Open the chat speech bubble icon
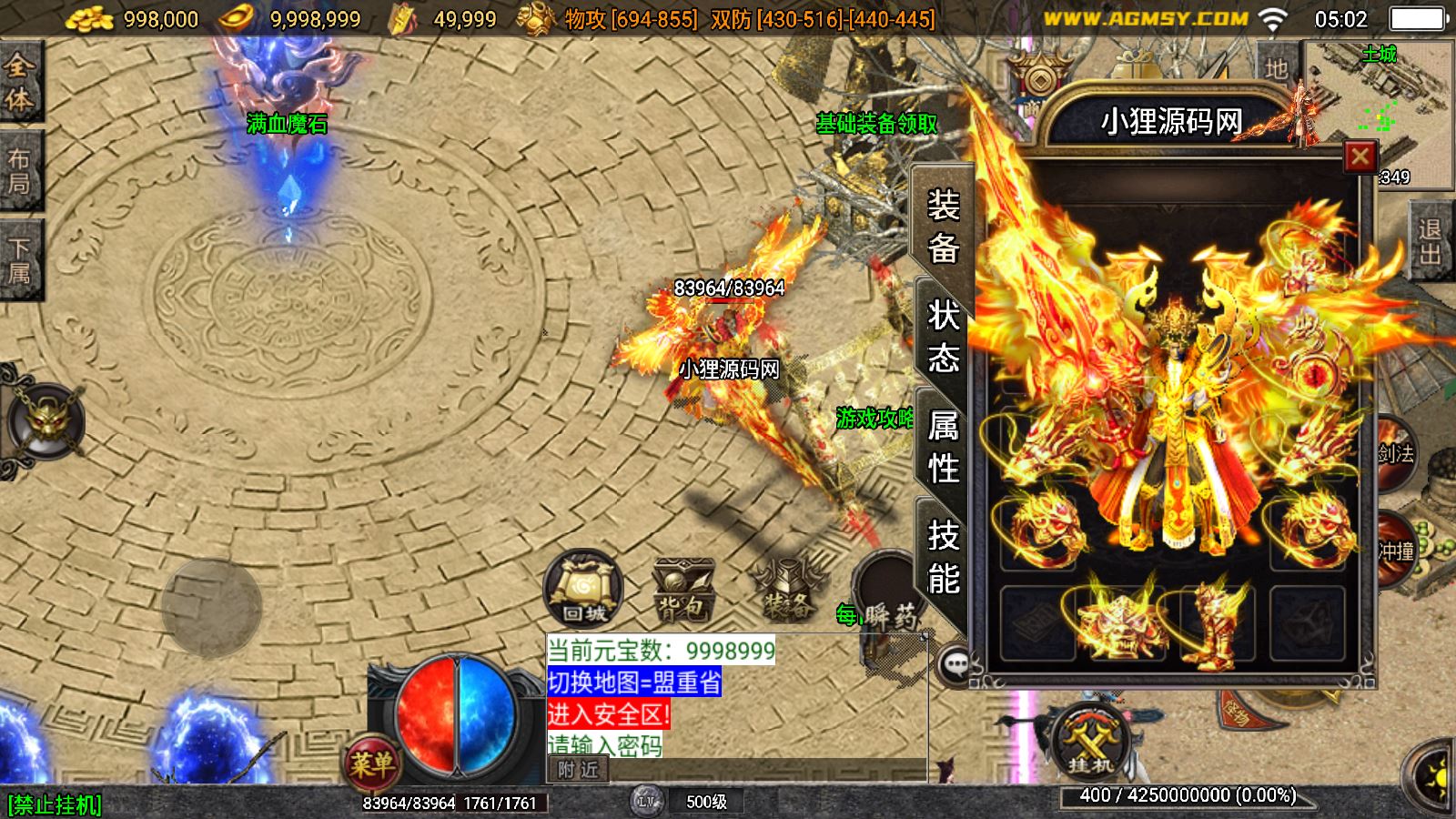Screen dimensions: 1456x819 click(x=955, y=664)
